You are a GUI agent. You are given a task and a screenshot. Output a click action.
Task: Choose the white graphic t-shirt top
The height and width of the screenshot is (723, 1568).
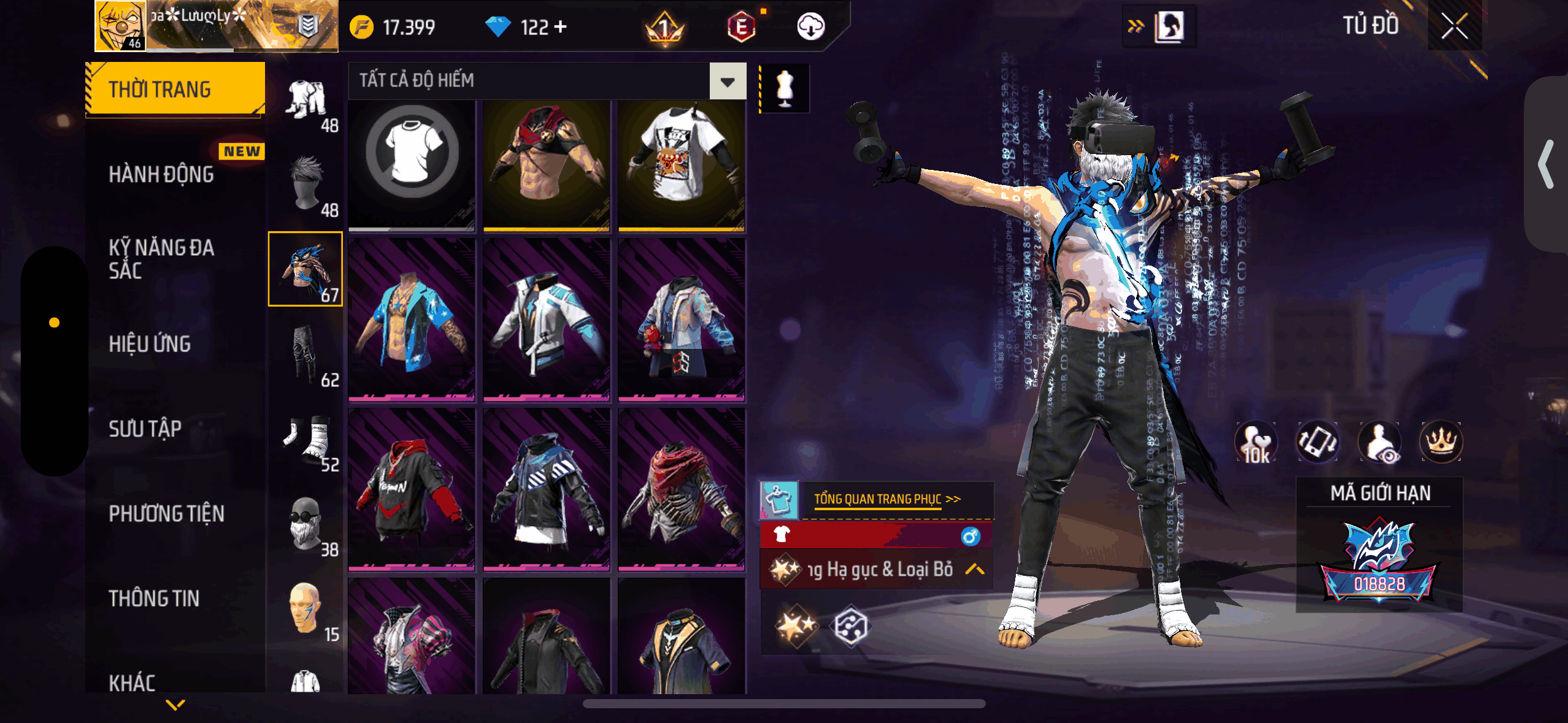[681, 166]
